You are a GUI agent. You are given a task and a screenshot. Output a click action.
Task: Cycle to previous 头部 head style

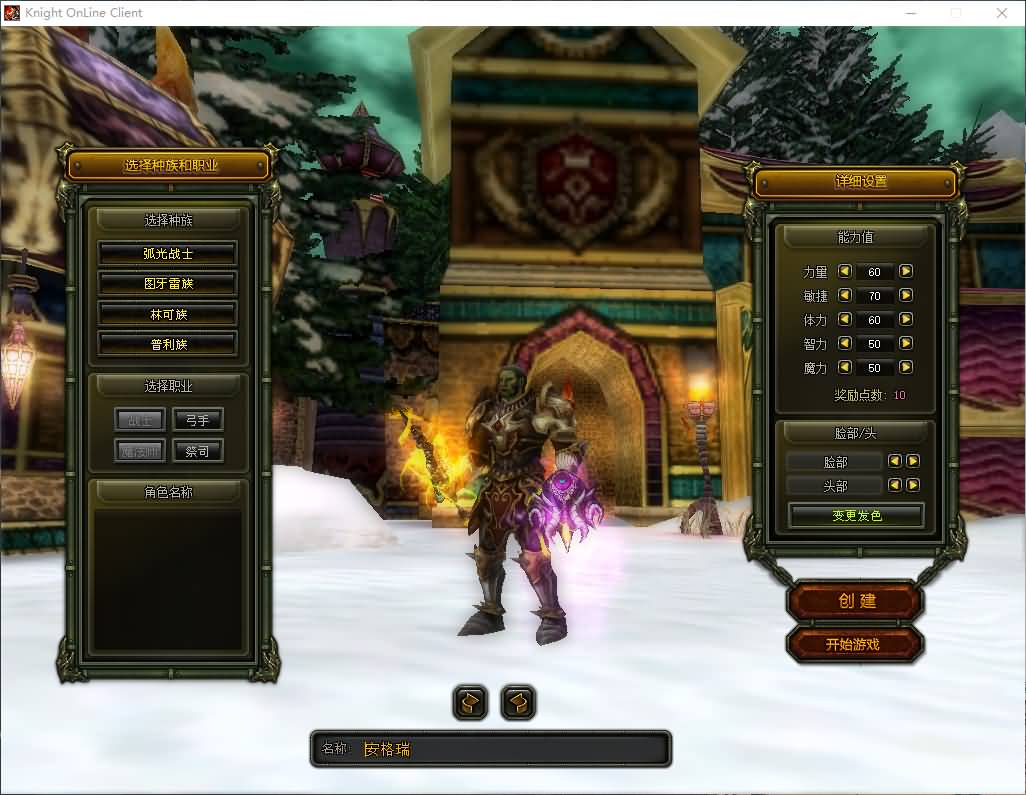coord(895,485)
